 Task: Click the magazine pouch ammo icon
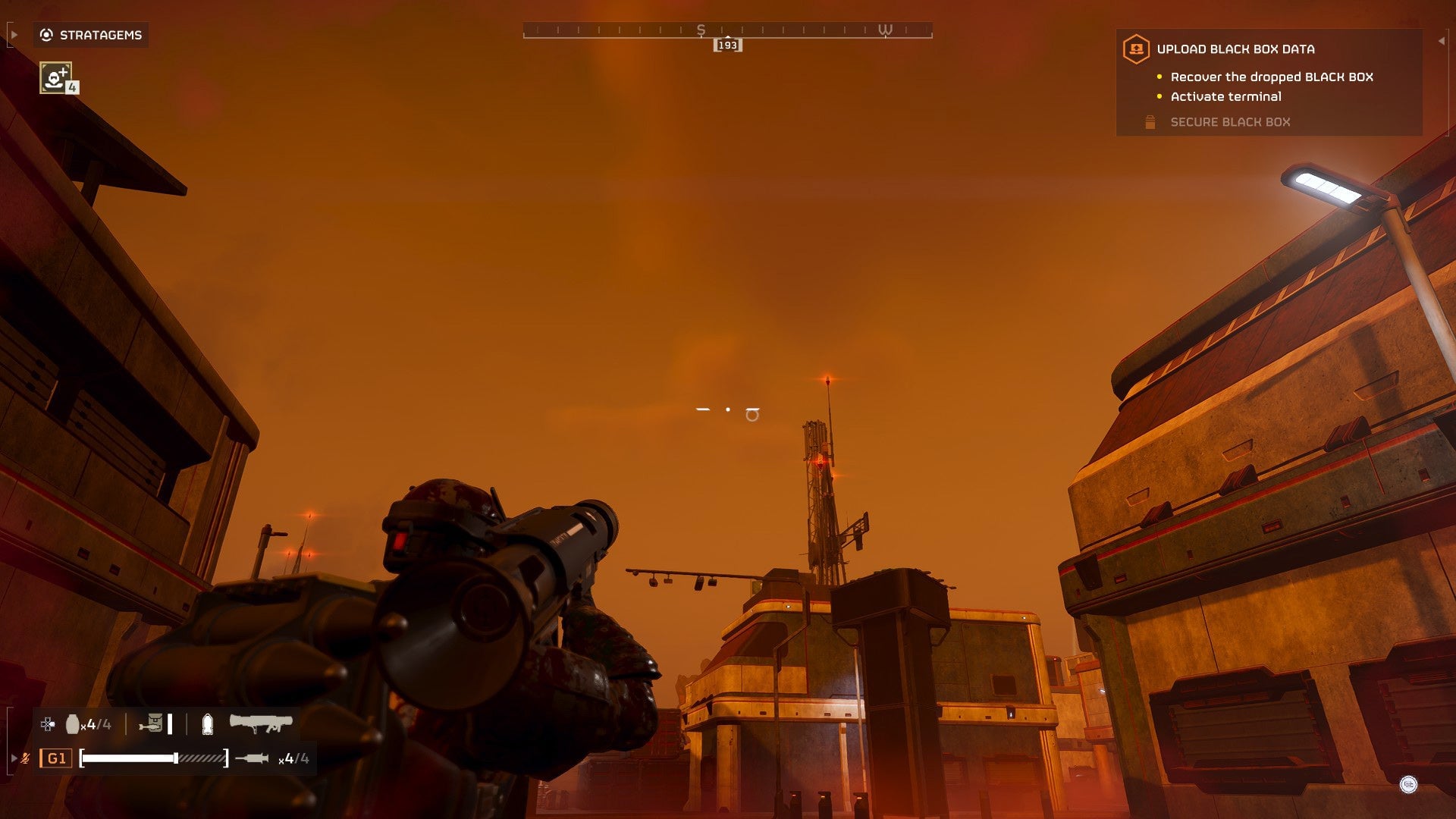click(154, 723)
